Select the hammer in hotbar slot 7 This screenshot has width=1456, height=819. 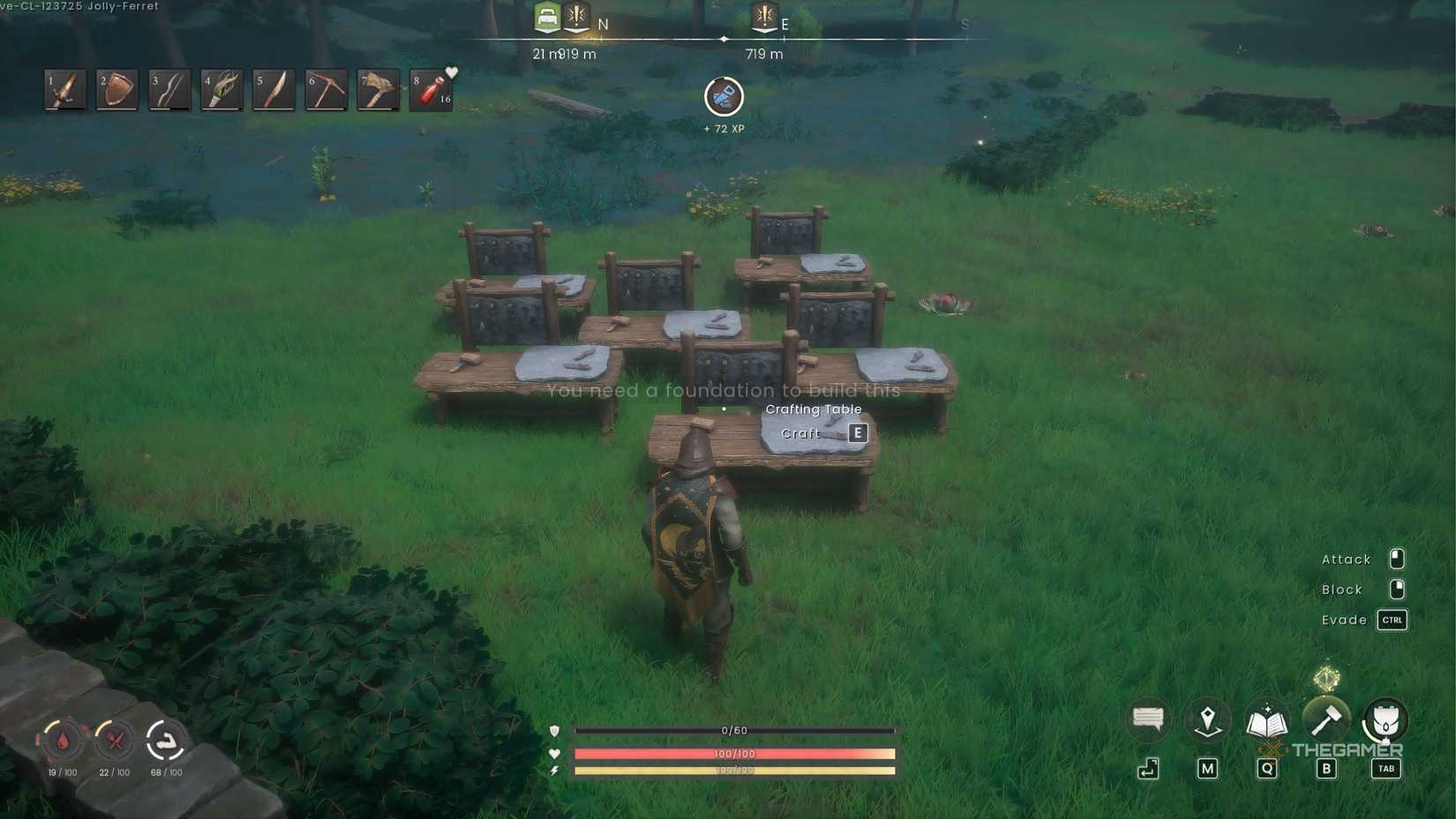click(x=378, y=88)
